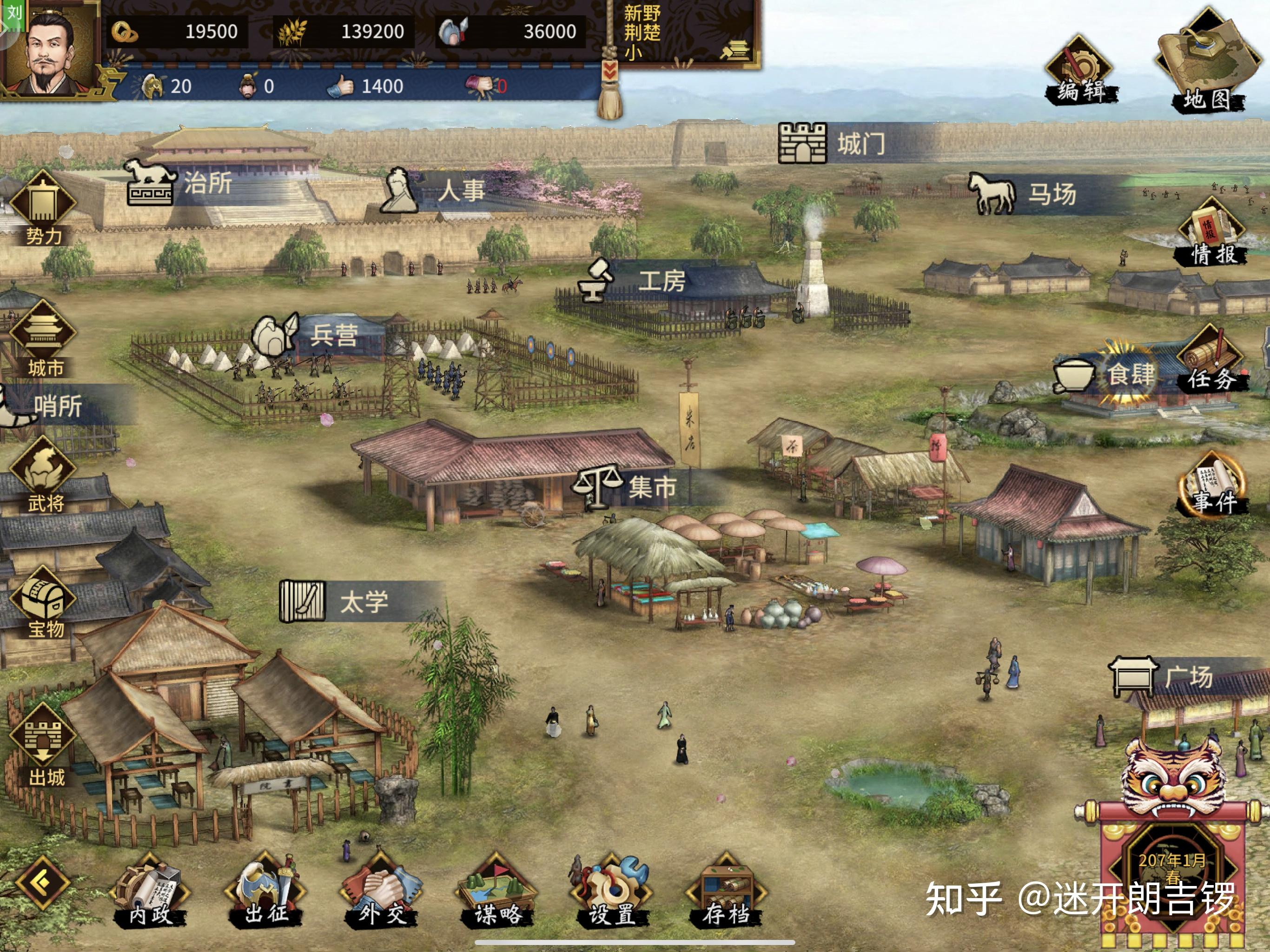Collapse the bottom menu with arrow button
This screenshot has height=952, width=1270.
(42, 883)
